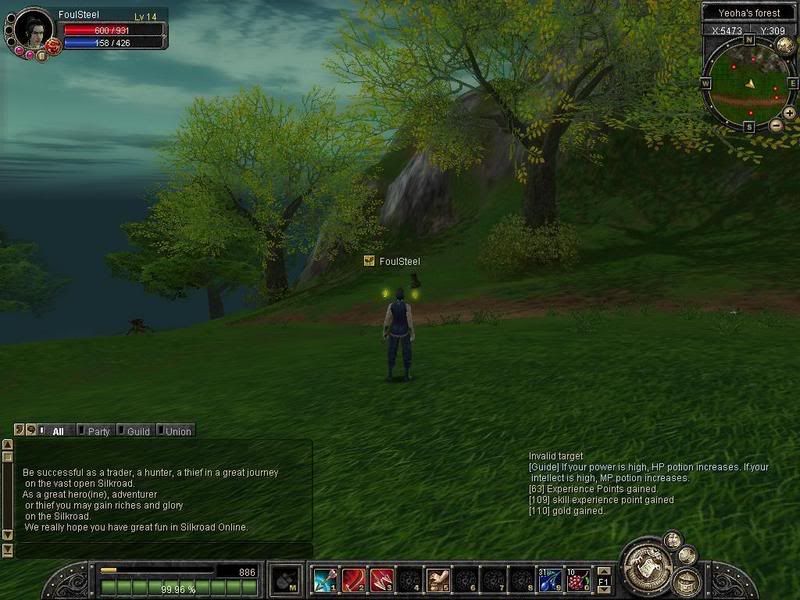The height and width of the screenshot is (600, 800).
Task: Switch hotbar page with the F1 up arrow
Action: tap(604, 572)
